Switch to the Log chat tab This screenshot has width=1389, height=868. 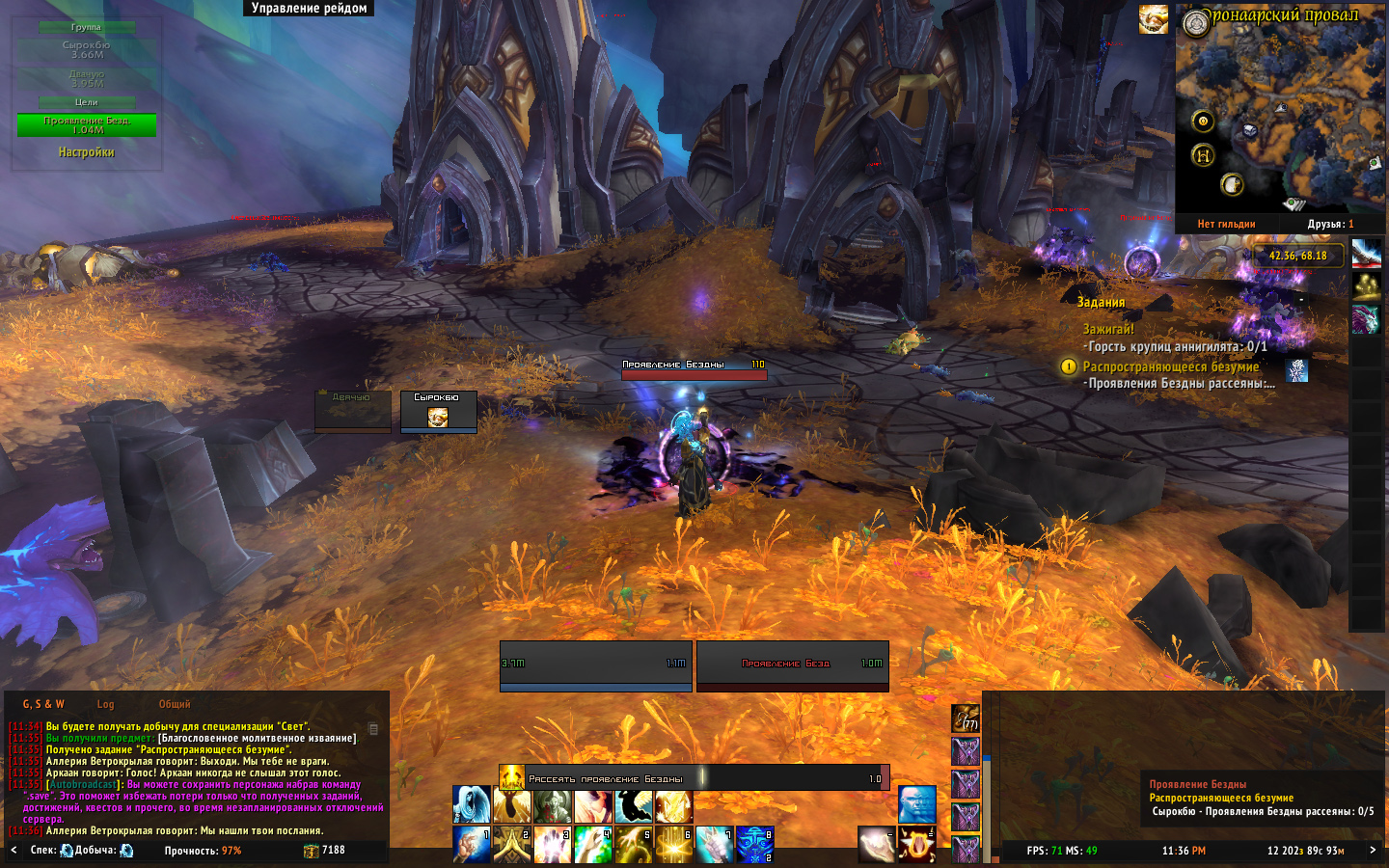point(105,704)
